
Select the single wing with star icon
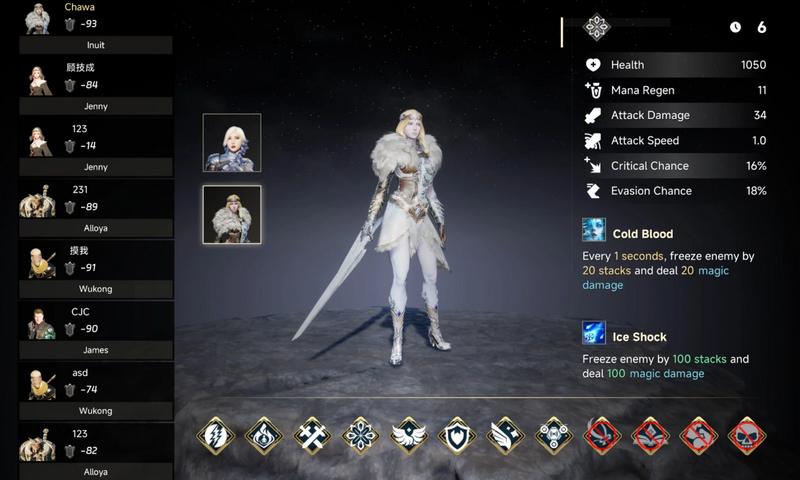click(x=506, y=436)
